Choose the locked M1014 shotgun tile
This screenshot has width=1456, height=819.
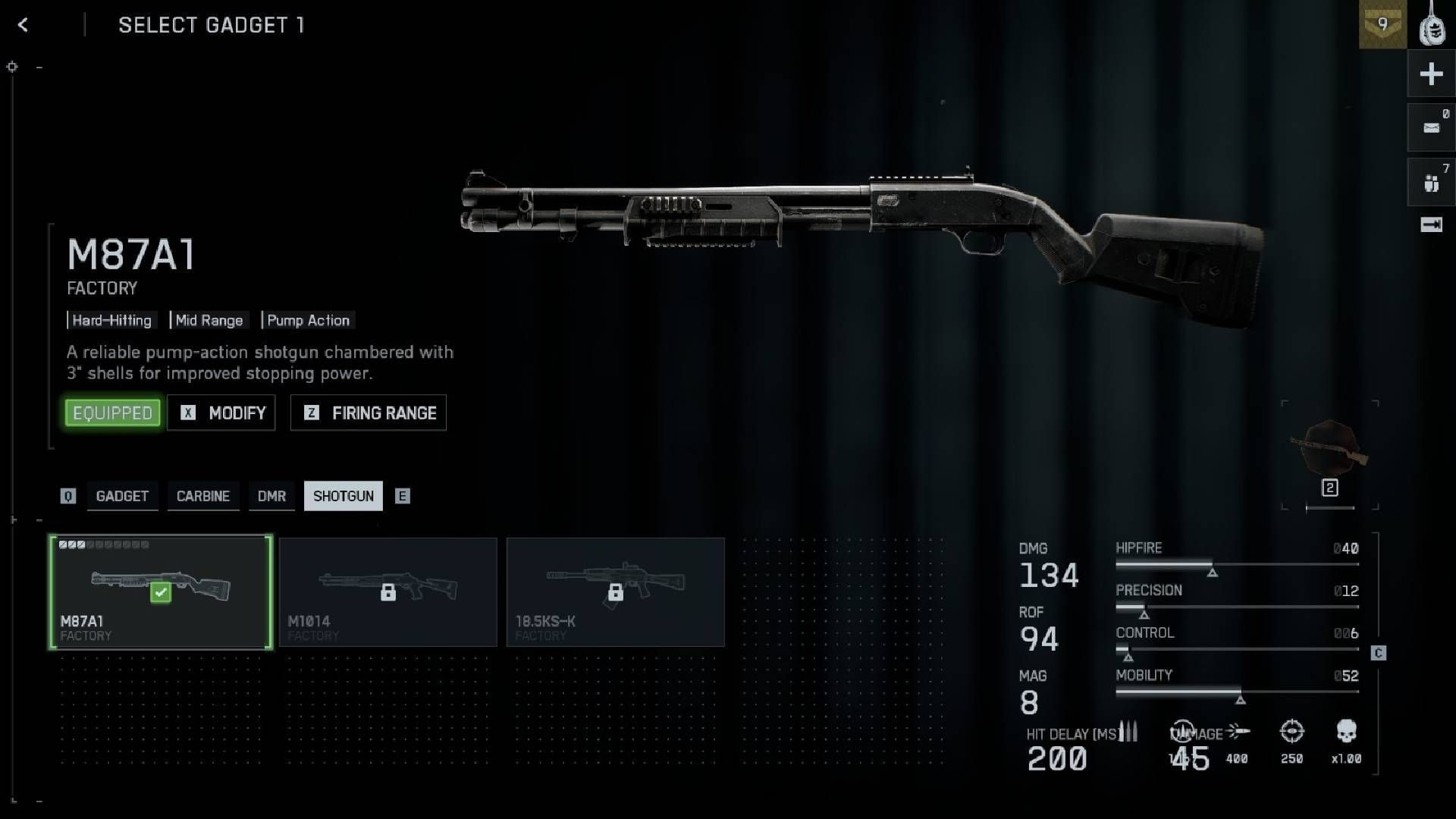[388, 591]
